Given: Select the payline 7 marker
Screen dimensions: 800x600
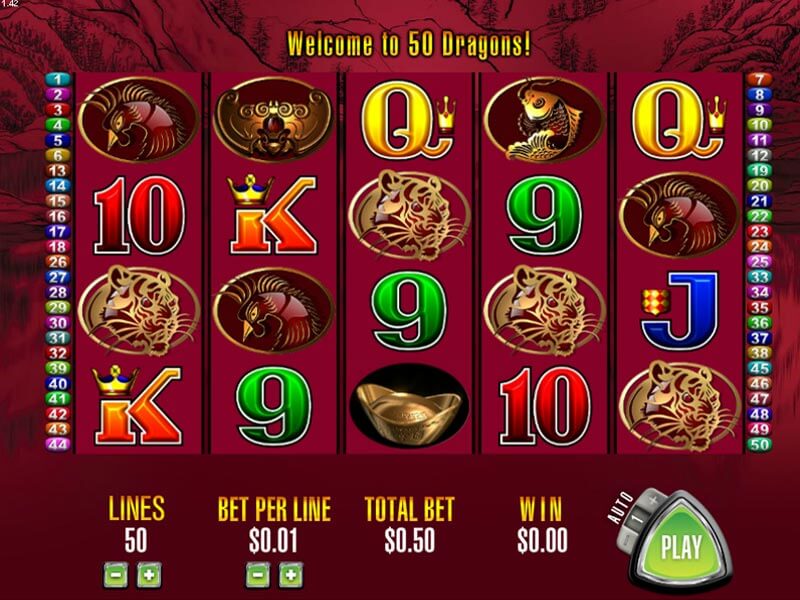Looking at the screenshot, I should point(760,79).
